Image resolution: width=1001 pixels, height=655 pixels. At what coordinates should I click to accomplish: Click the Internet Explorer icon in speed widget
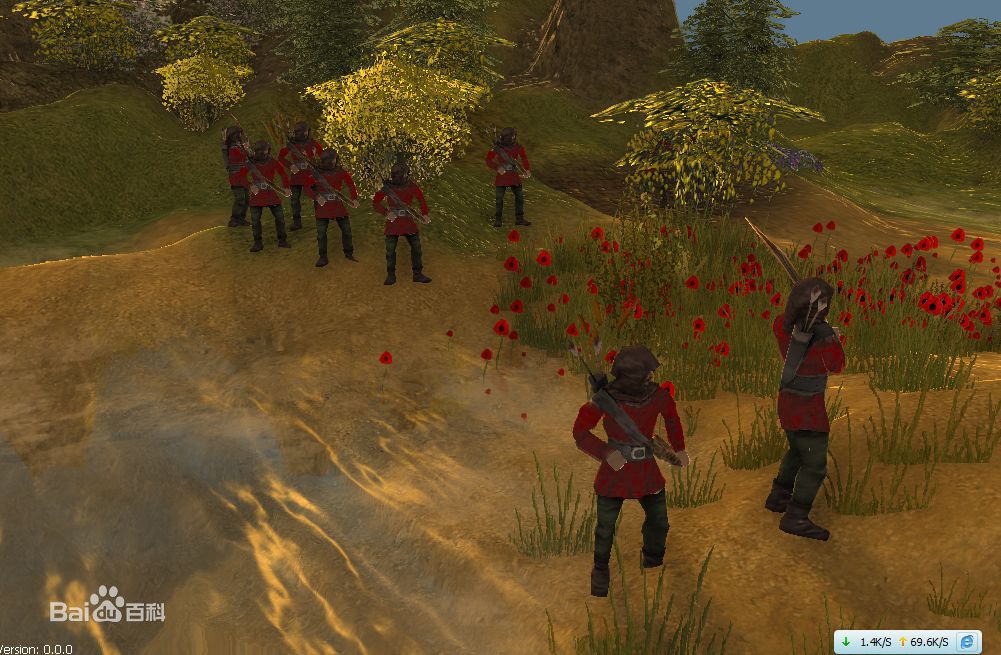pos(967,641)
